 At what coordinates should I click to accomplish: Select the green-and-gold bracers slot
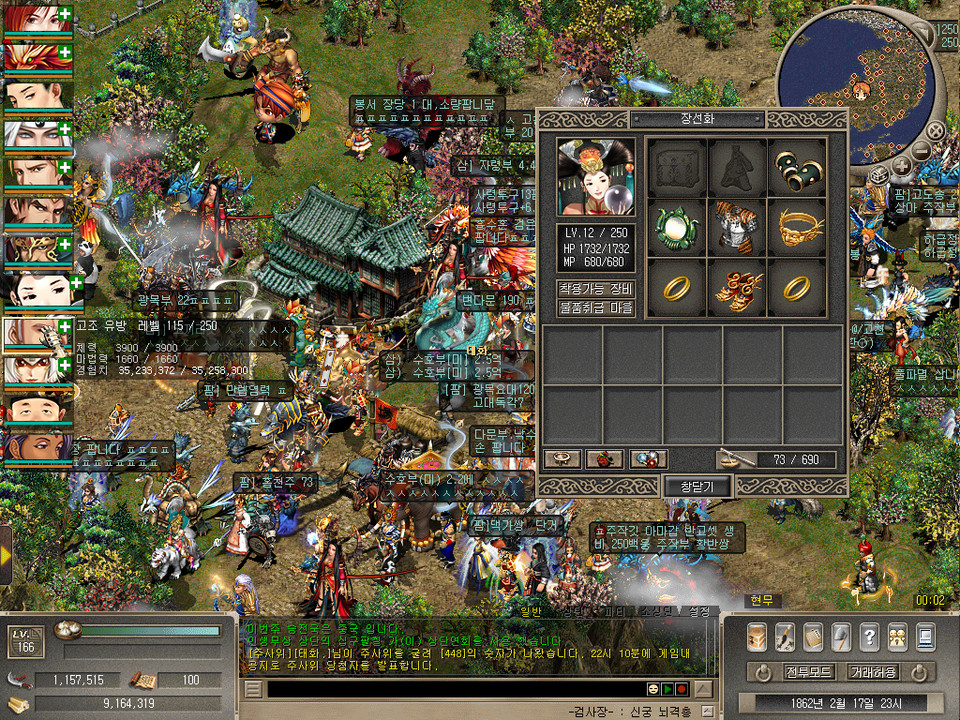797,167
